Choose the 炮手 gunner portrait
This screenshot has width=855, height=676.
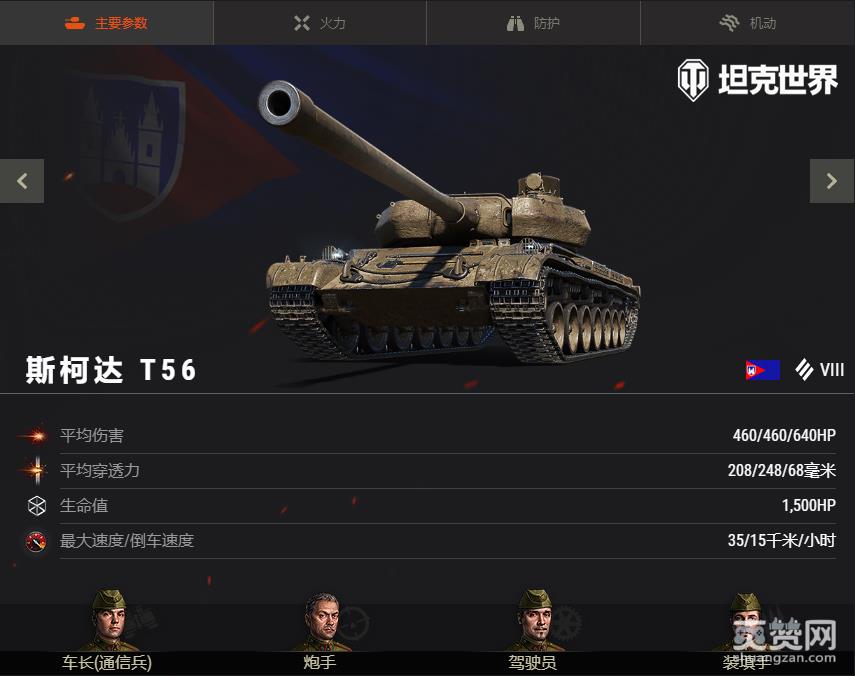(x=321, y=621)
